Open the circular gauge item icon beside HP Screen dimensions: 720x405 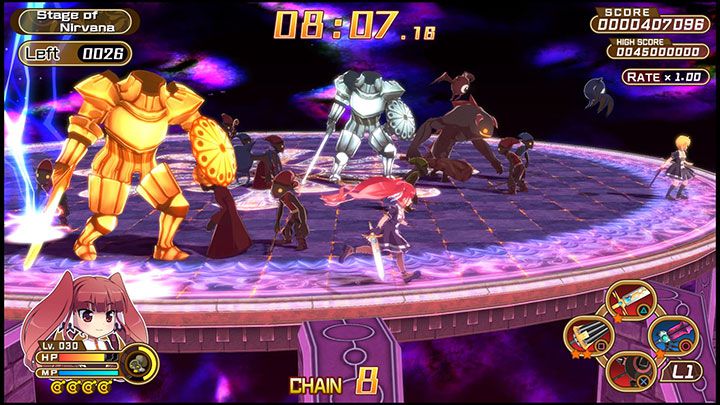point(138,361)
